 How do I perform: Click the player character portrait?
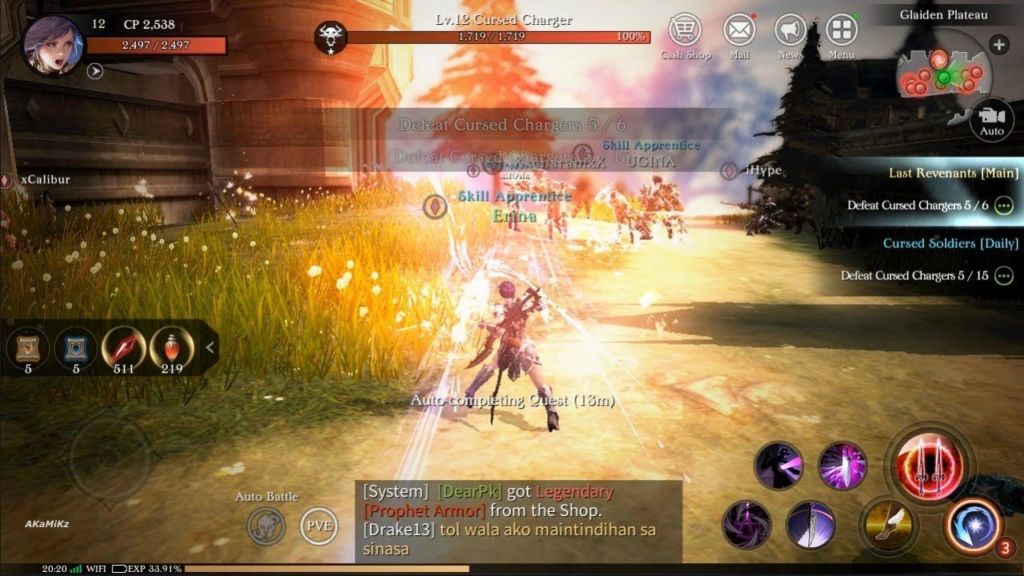(52, 44)
